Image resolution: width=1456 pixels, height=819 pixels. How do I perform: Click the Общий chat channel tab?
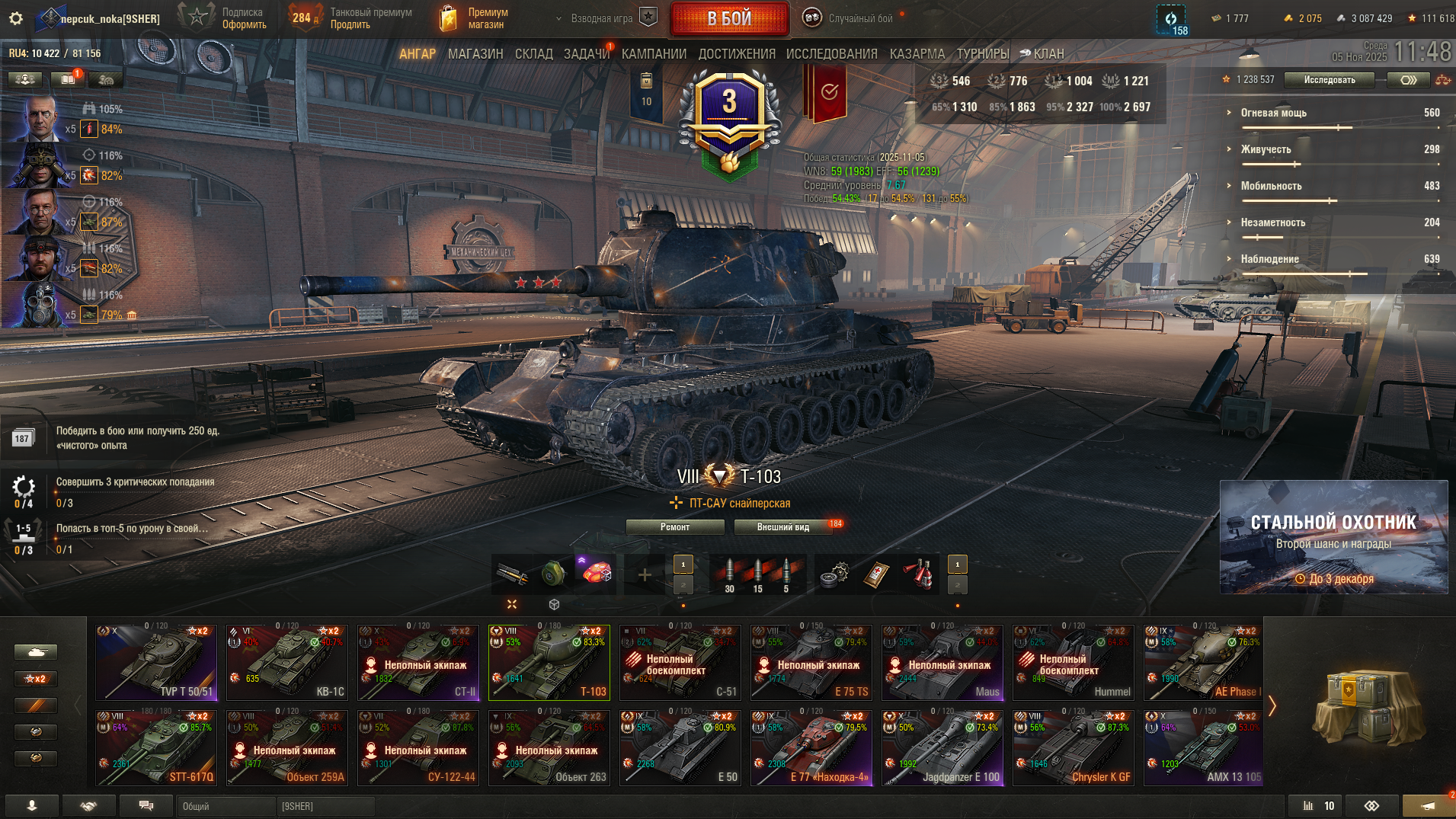pyautogui.click(x=226, y=806)
